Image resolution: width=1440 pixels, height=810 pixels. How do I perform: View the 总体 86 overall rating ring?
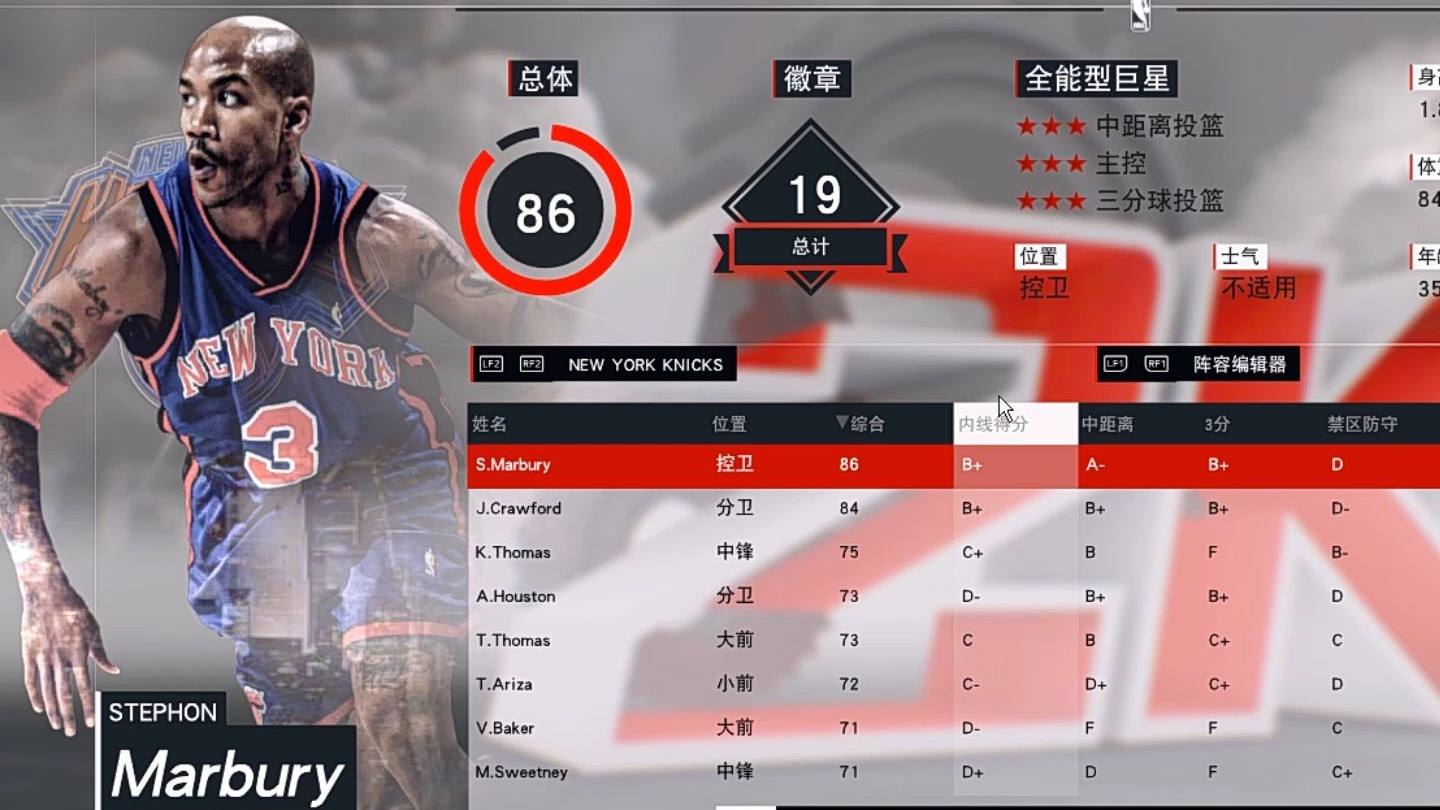545,210
